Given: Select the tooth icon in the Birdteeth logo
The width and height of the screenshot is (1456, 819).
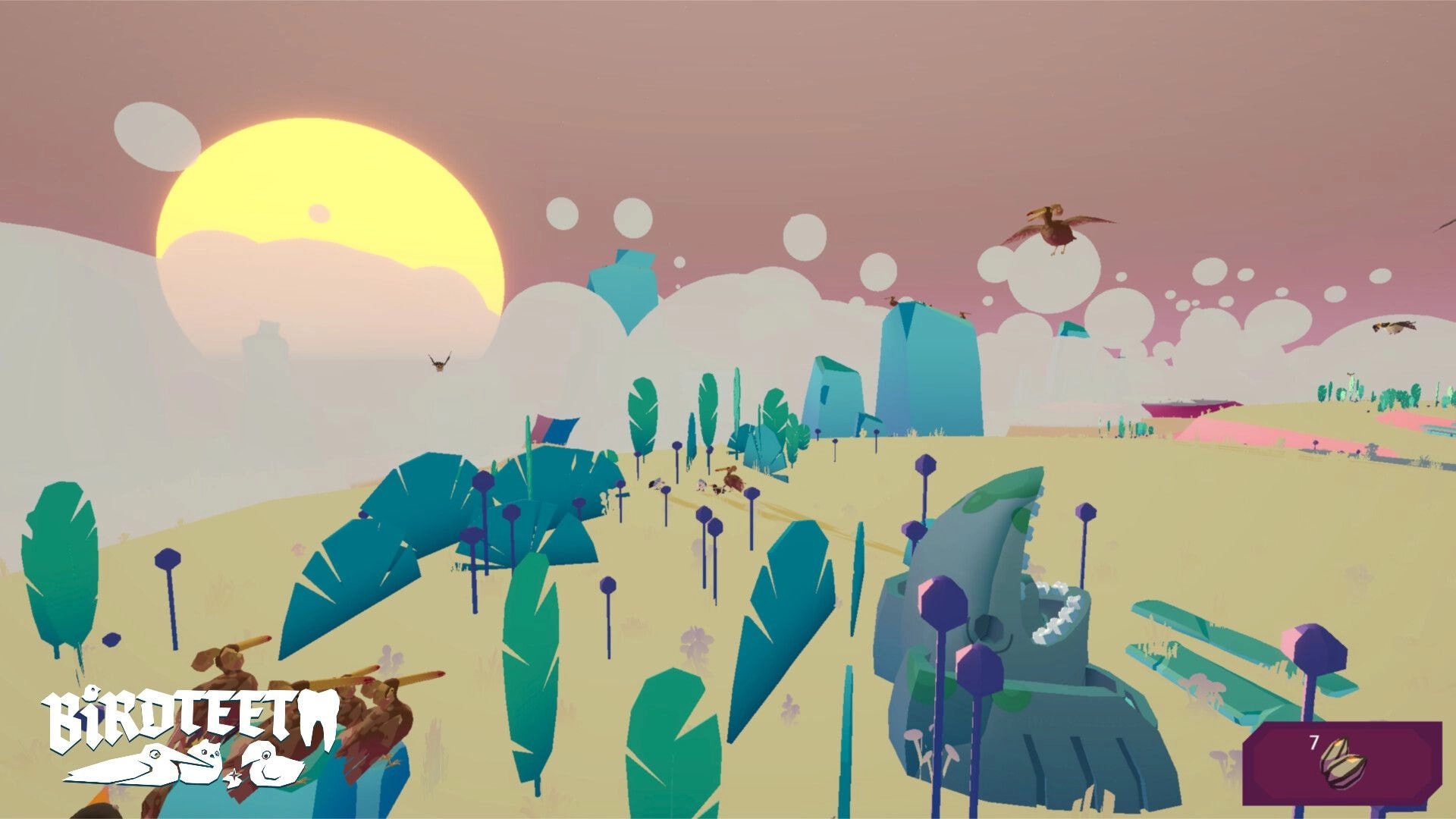Looking at the screenshot, I should 318,718.
